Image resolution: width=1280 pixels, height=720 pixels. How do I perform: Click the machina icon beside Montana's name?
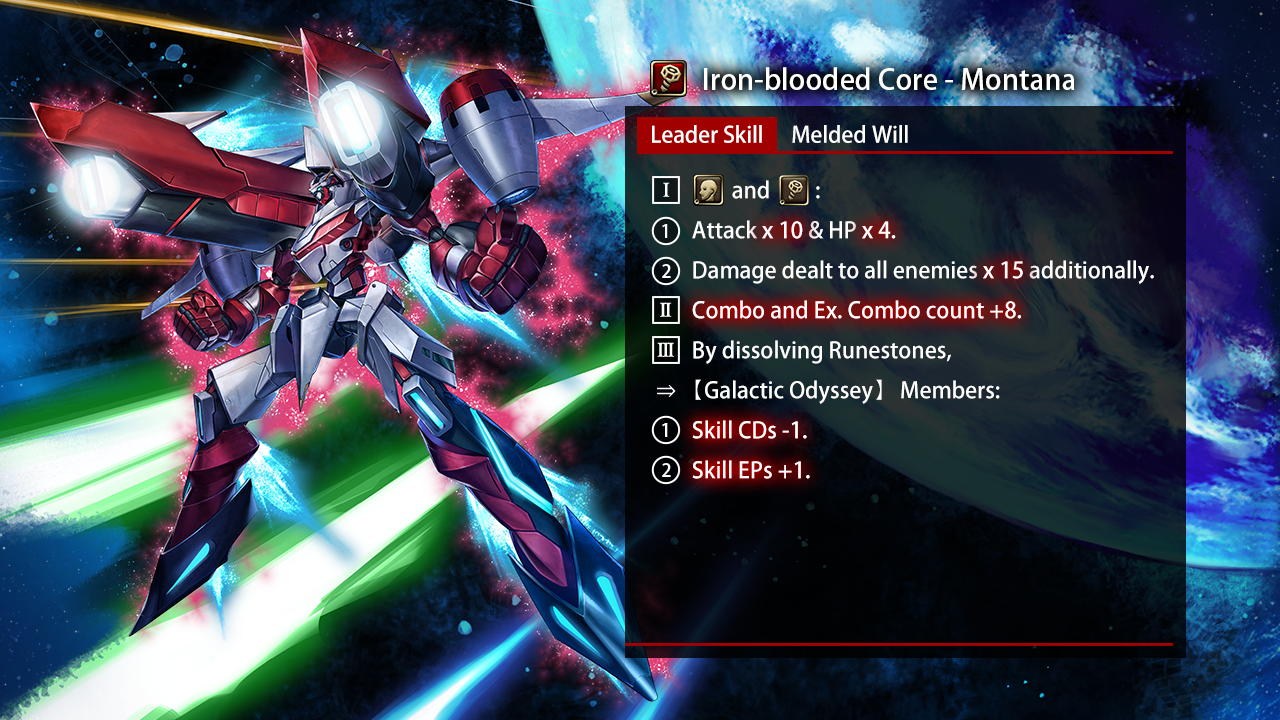[x=667, y=78]
